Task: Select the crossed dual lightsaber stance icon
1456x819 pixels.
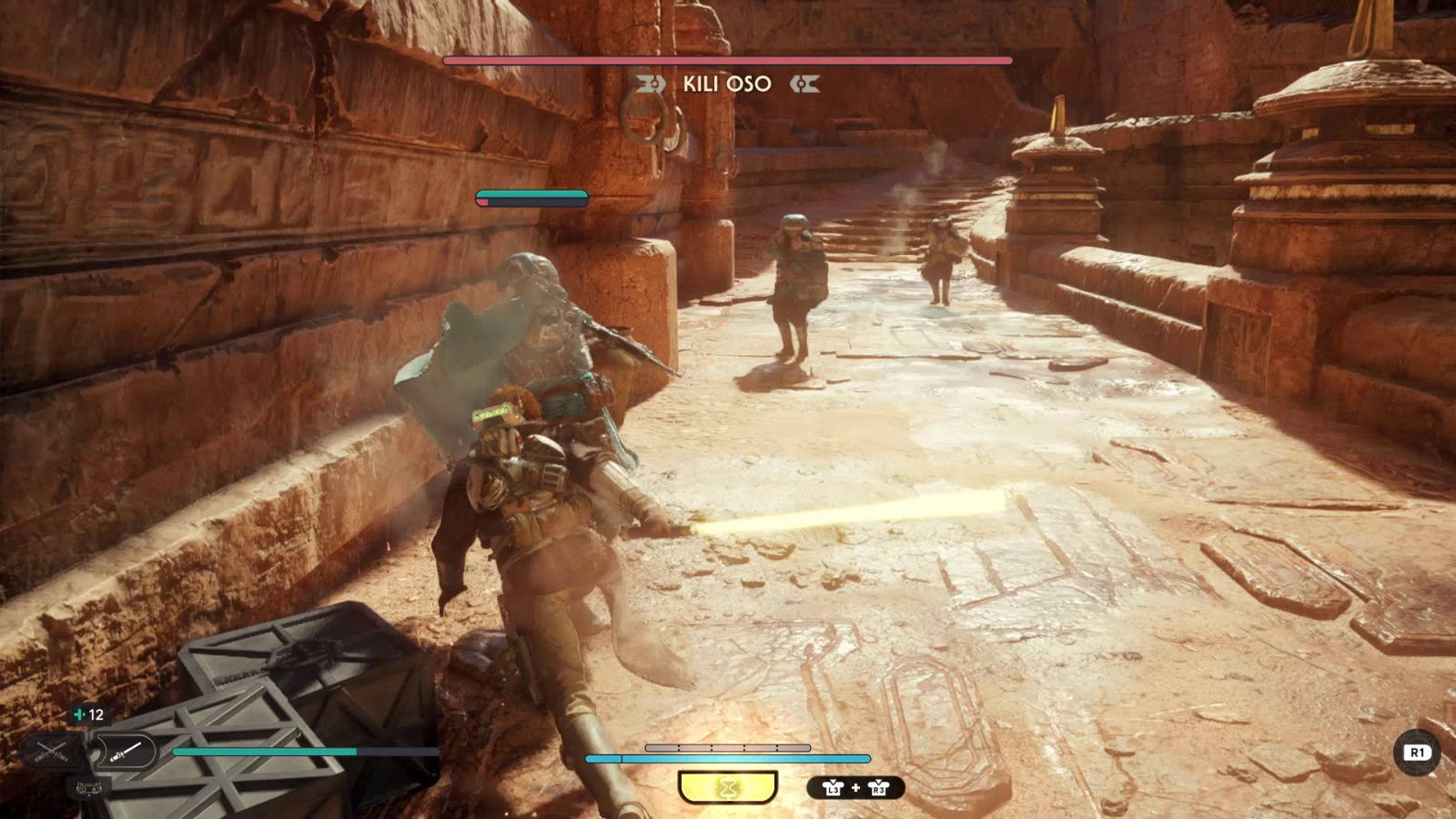Action: pyautogui.click(x=51, y=752)
